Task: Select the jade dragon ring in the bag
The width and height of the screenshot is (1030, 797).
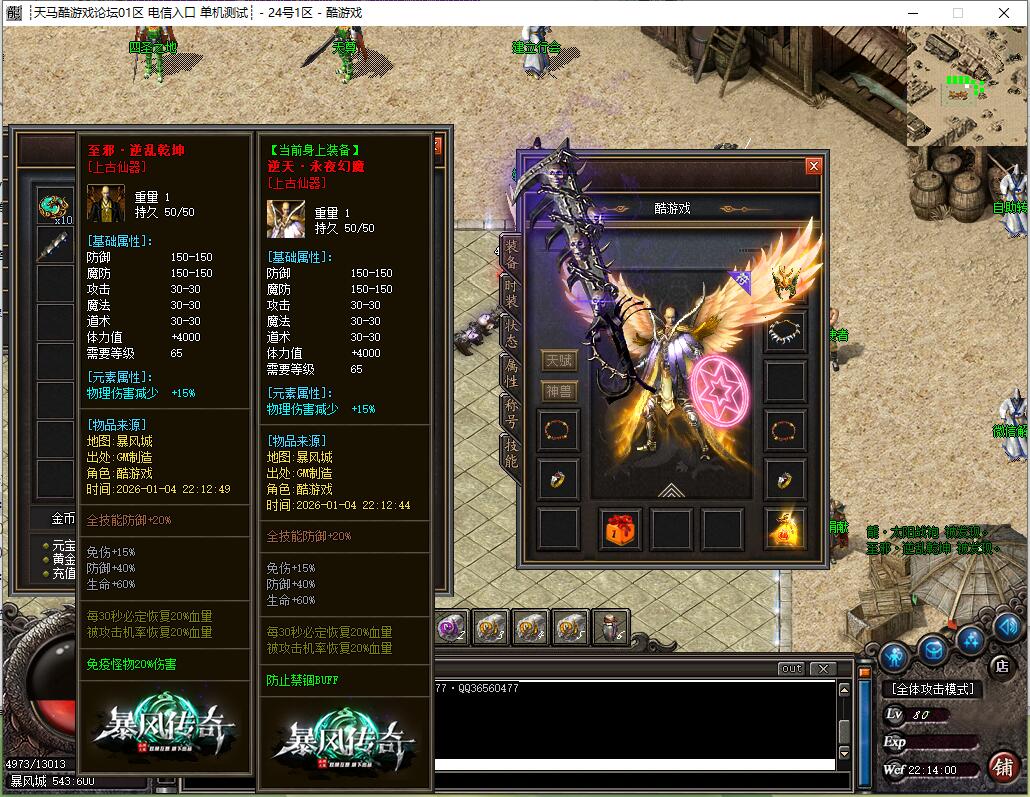Action: (54, 206)
